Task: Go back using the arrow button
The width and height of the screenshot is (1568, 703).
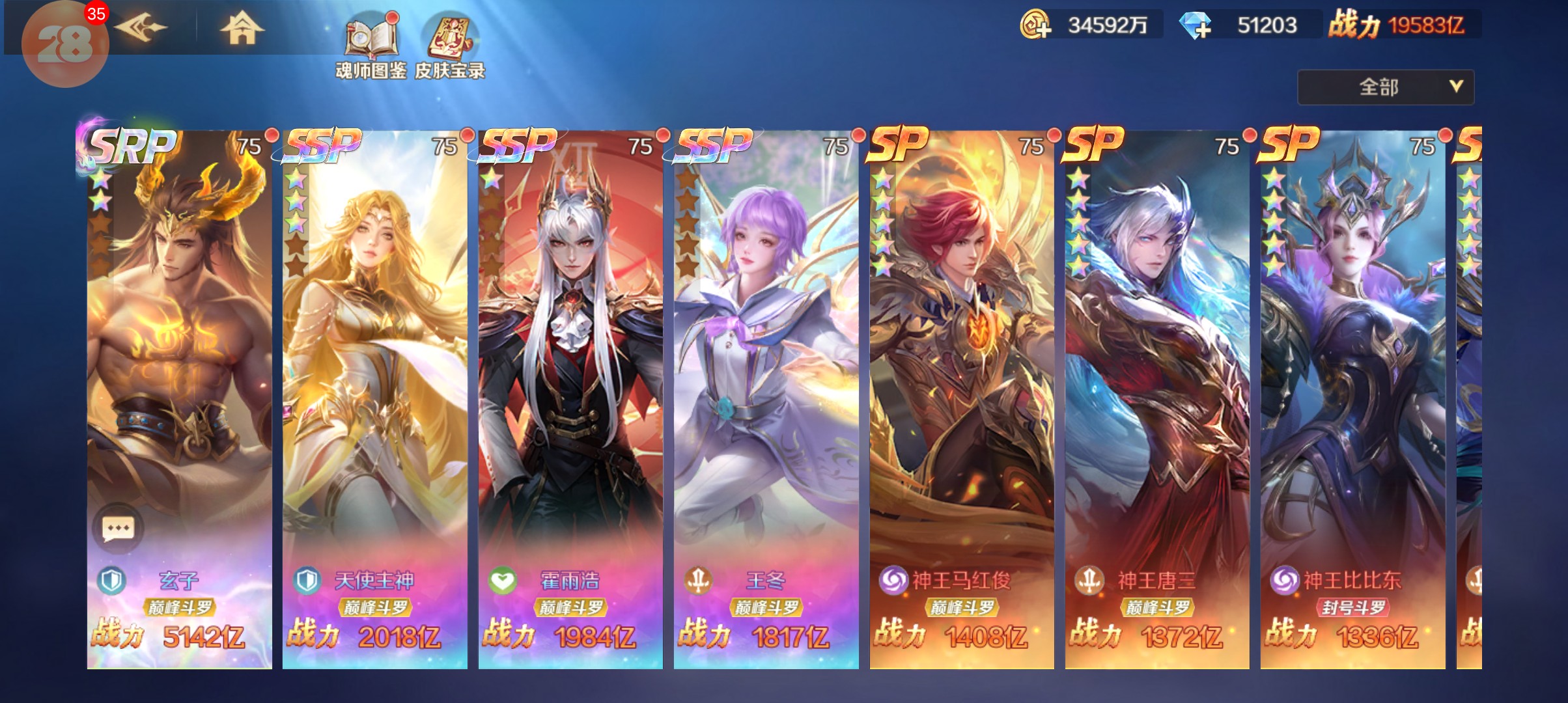Action: click(x=142, y=28)
